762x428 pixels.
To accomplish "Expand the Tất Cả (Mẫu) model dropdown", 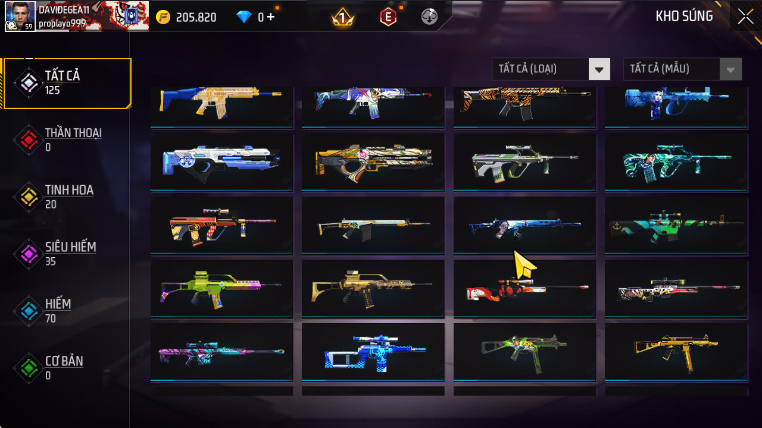I will (683, 69).
